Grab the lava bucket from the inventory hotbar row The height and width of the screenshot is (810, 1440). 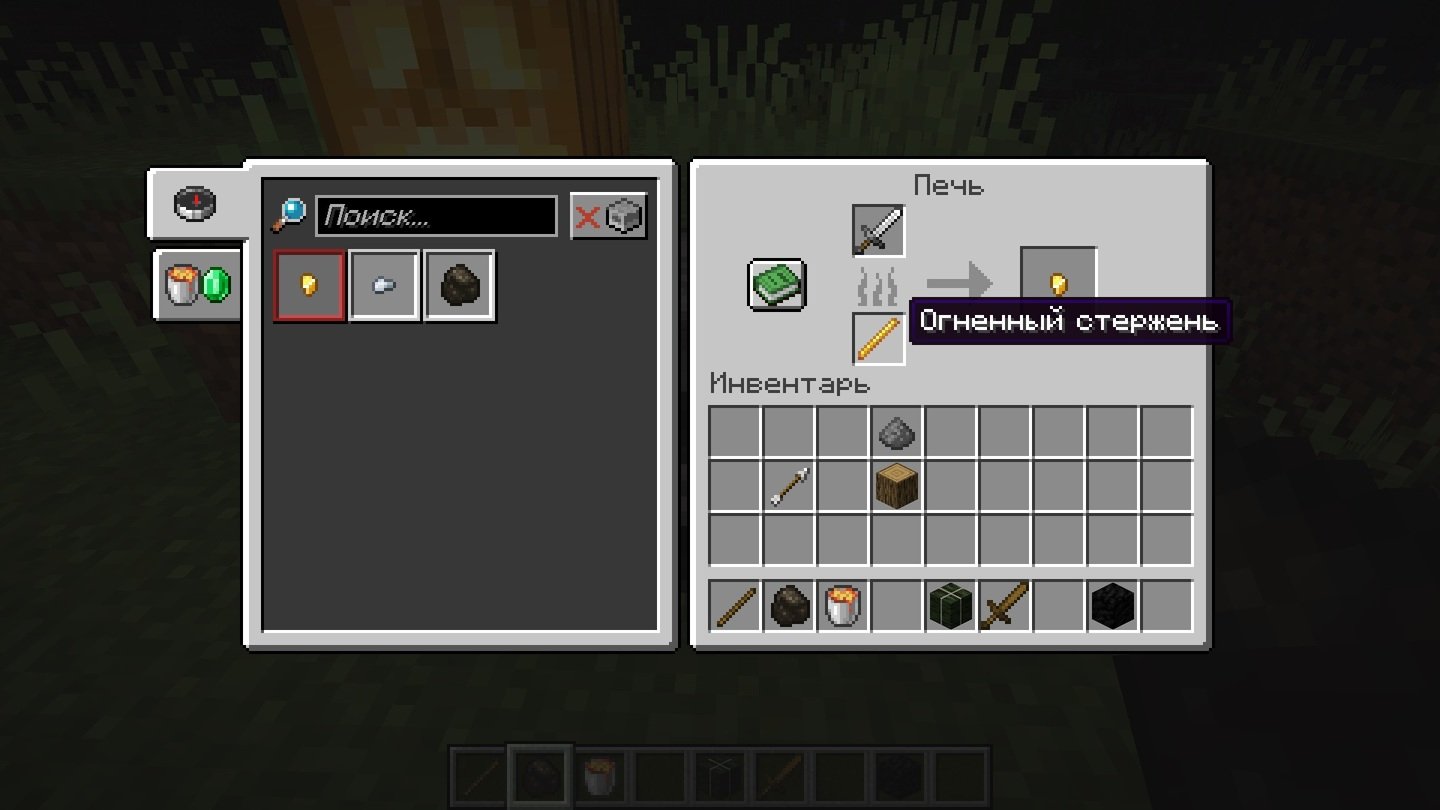coord(843,606)
